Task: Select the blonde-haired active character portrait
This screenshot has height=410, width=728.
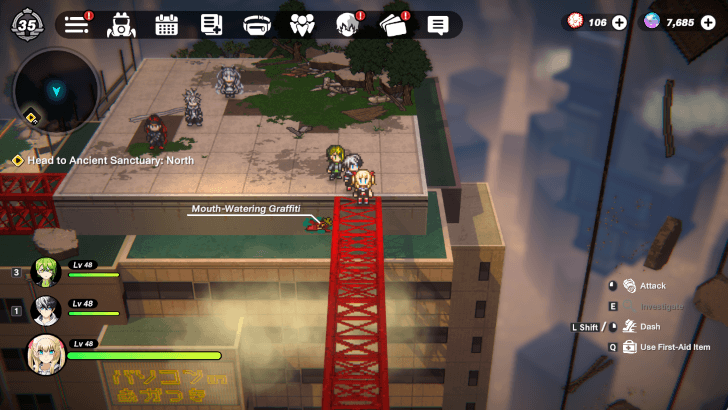Action: click(x=45, y=354)
